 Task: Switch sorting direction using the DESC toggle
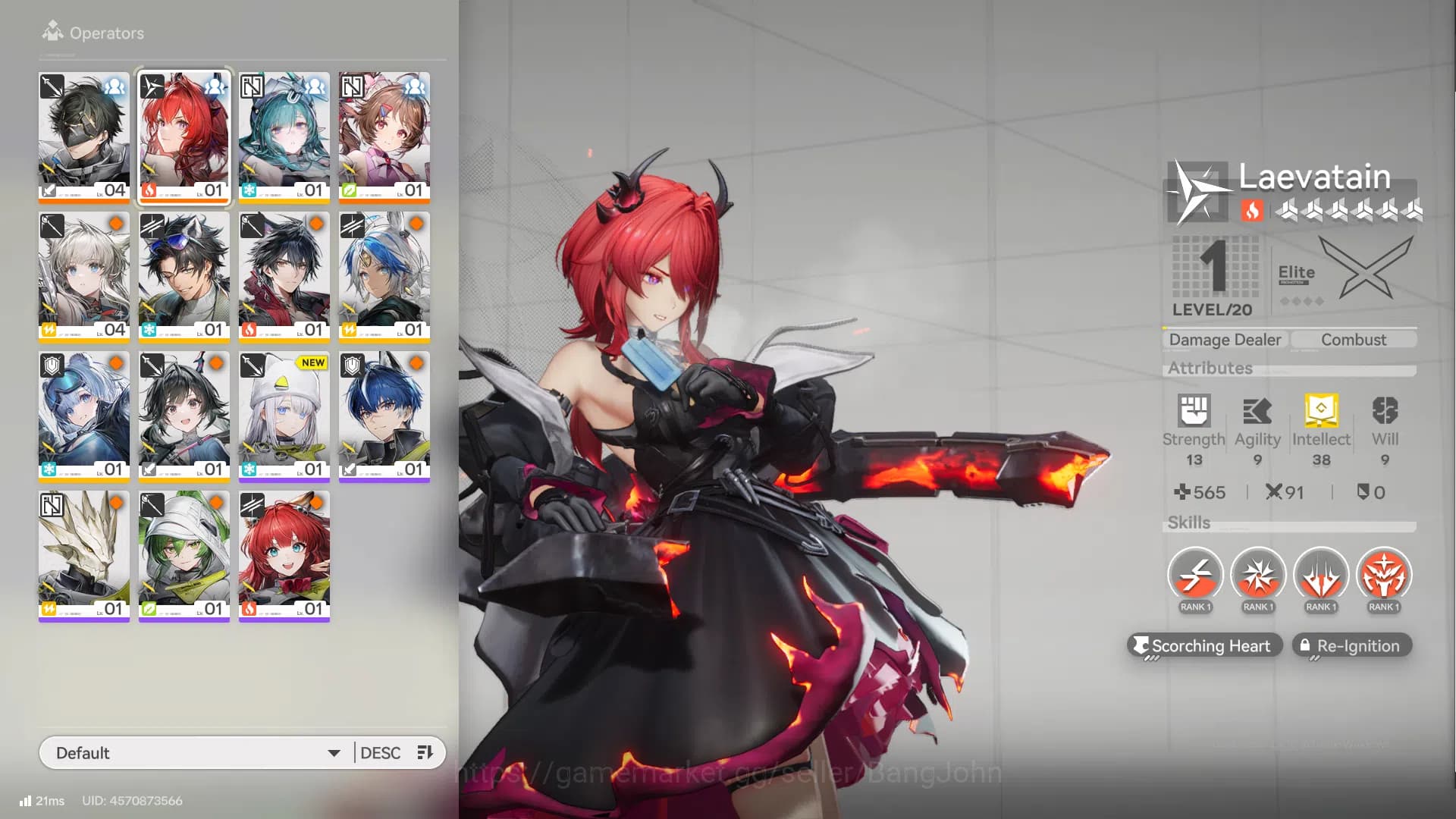381,752
